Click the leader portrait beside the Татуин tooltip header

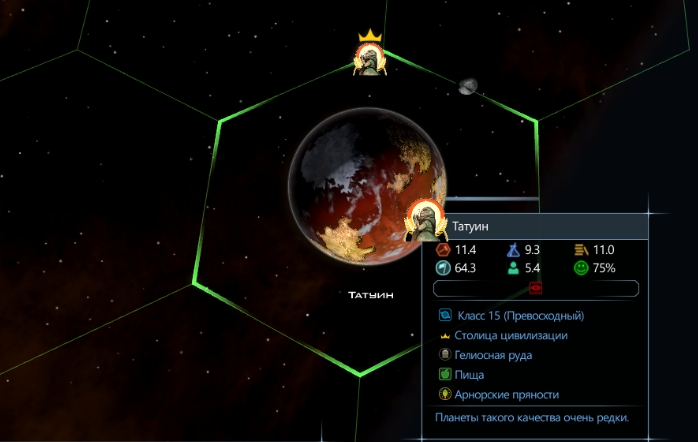[x=424, y=221]
